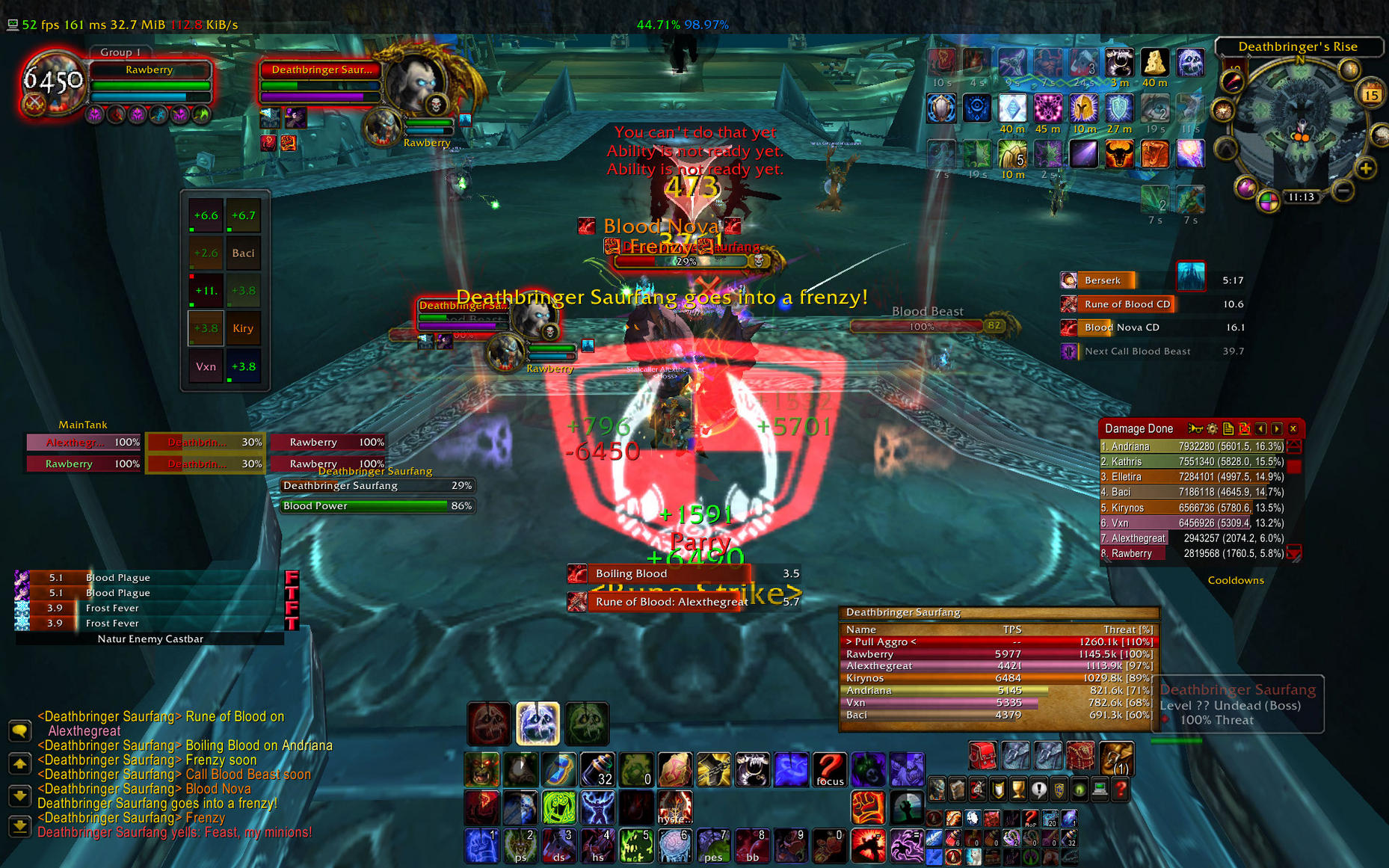1389x868 pixels.
Task: Open the red question mark help button
Action: pyautogui.click(x=1120, y=789)
